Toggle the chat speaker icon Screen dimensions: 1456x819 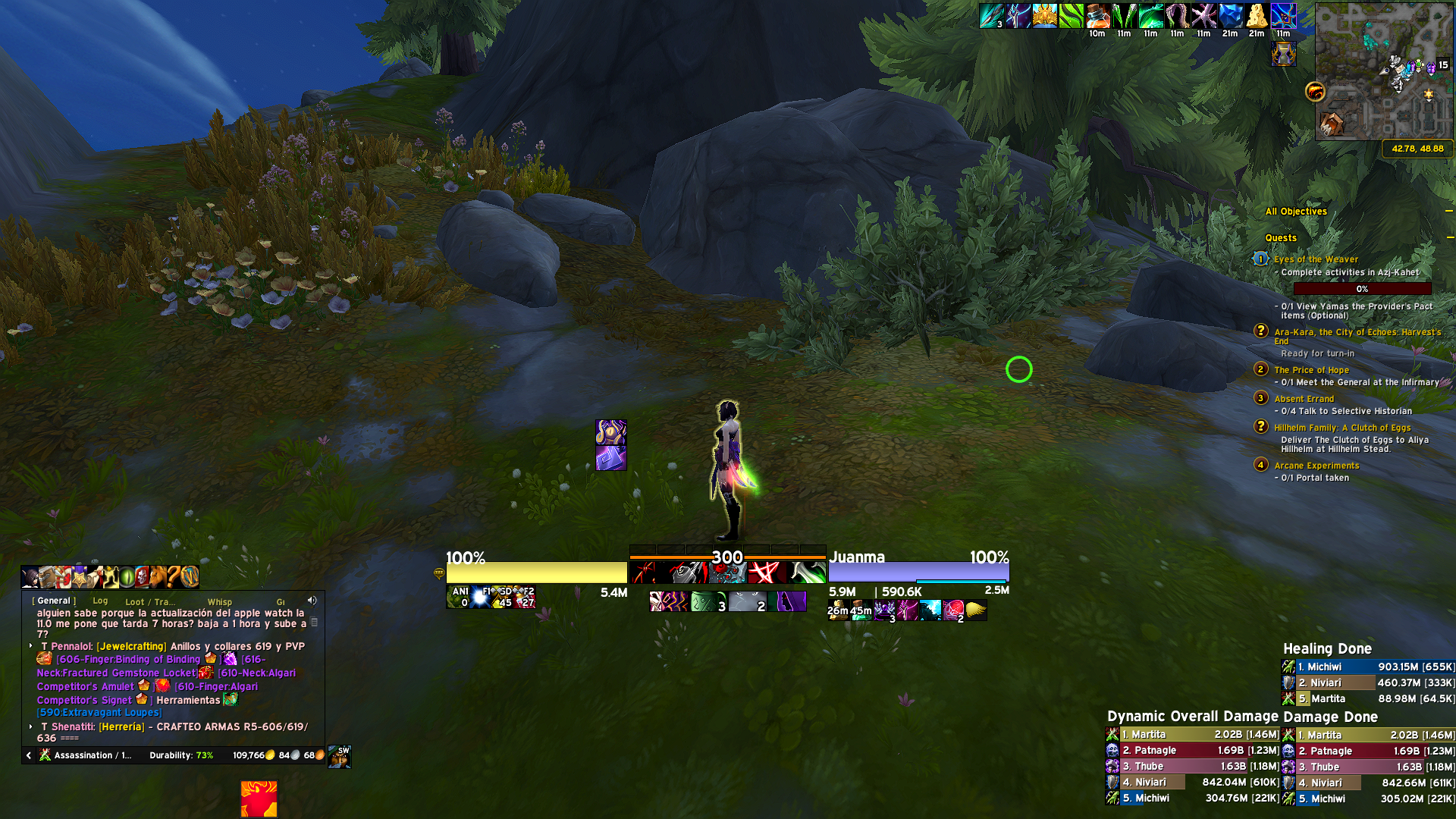312,601
